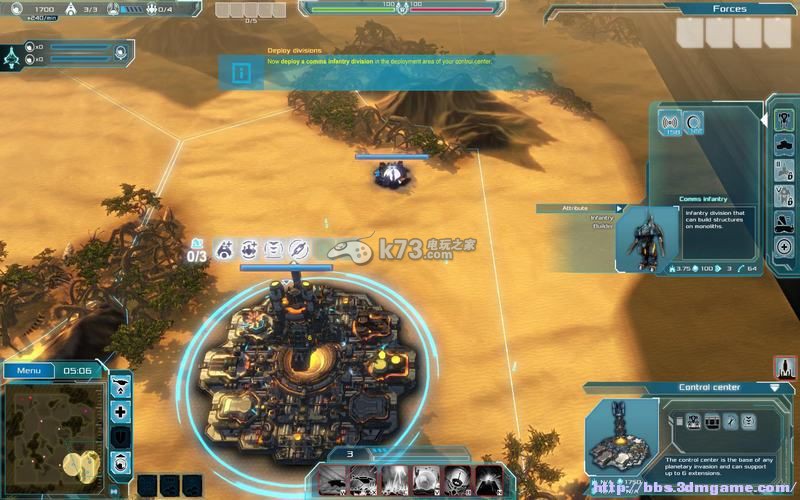This screenshot has height=500, width=800.
Task: Click the tower building icon above Control center panel
Action: pyautogui.click(x=784, y=368)
